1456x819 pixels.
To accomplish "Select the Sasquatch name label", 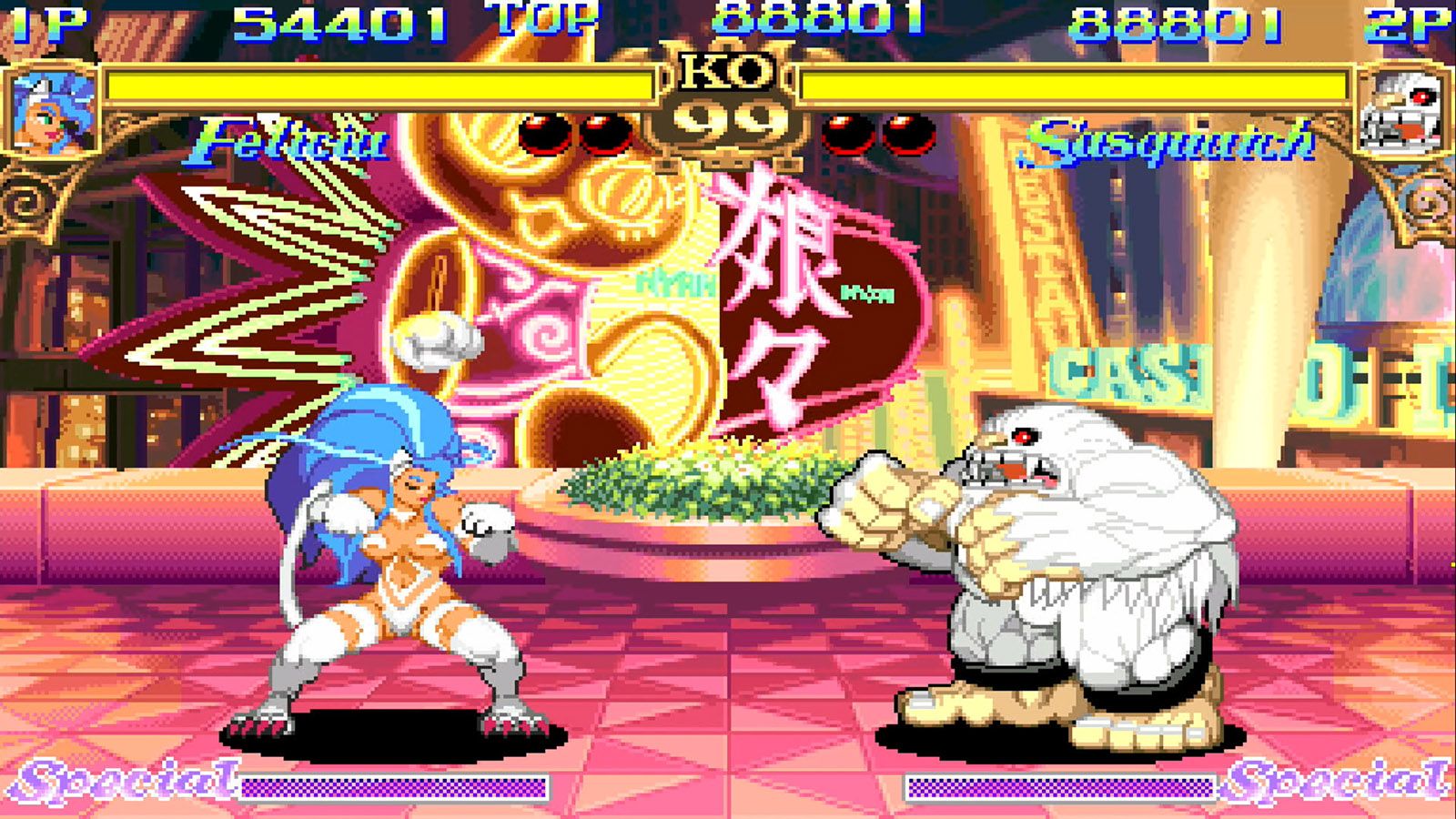I will tap(1174, 136).
